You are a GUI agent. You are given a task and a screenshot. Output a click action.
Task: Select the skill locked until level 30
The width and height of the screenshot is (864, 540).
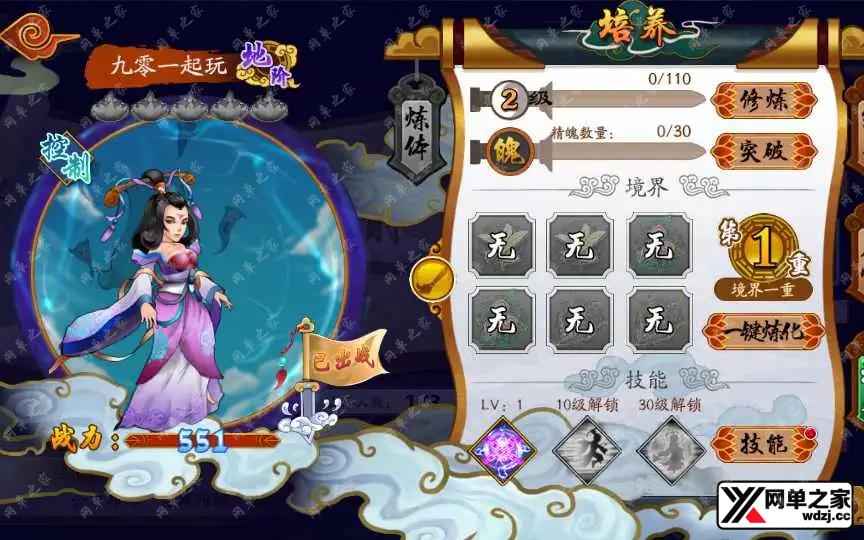pyautogui.click(x=670, y=449)
